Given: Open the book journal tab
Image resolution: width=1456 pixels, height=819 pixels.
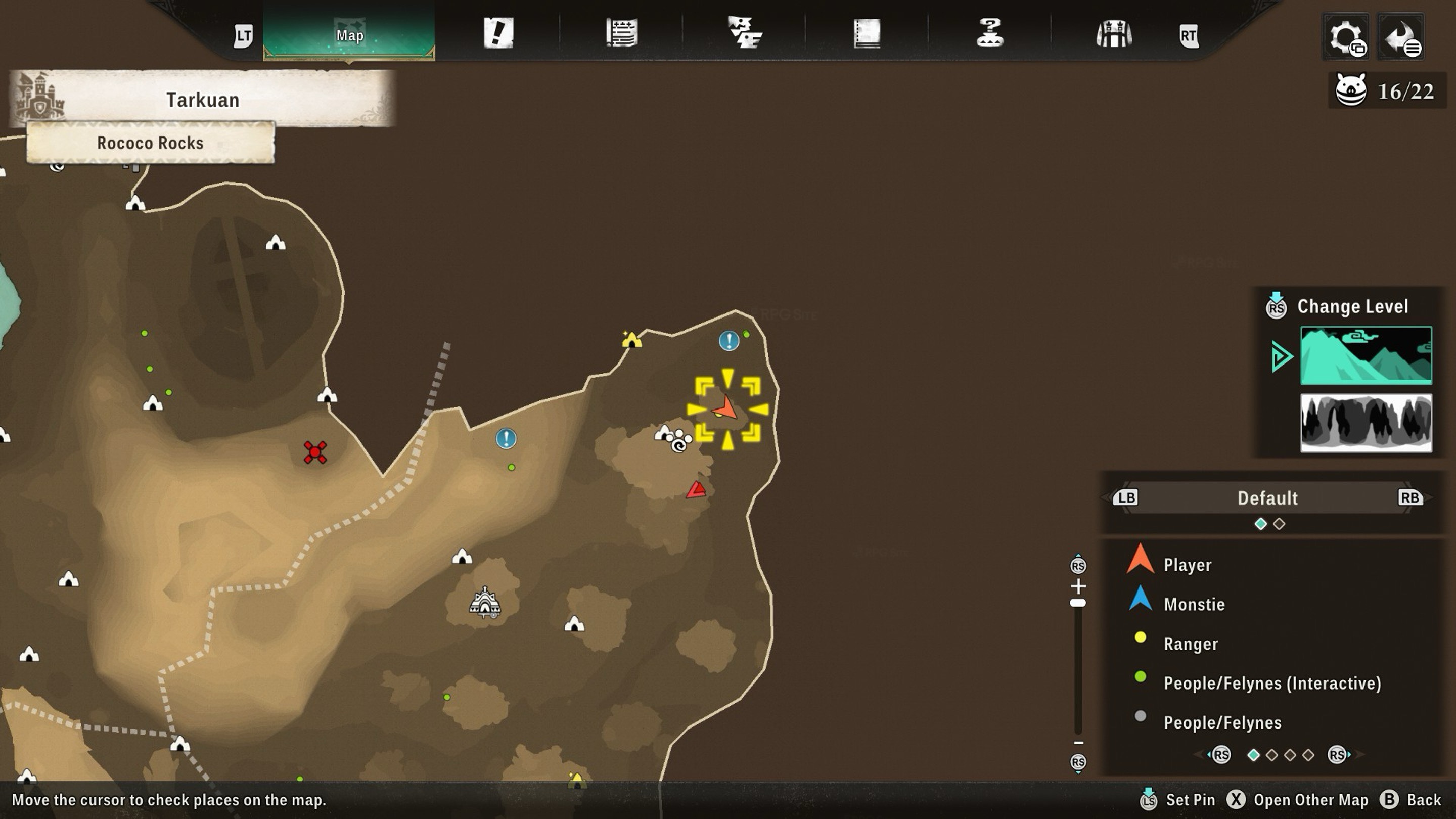Looking at the screenshot, I should [867, 33].
